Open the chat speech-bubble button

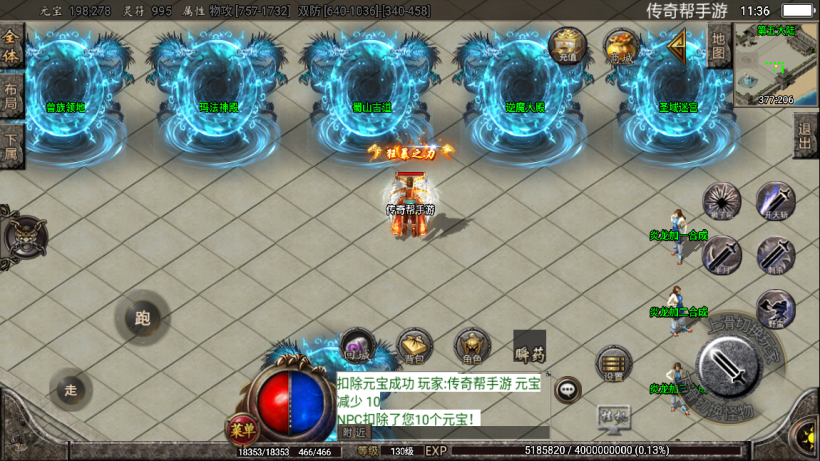568,388
